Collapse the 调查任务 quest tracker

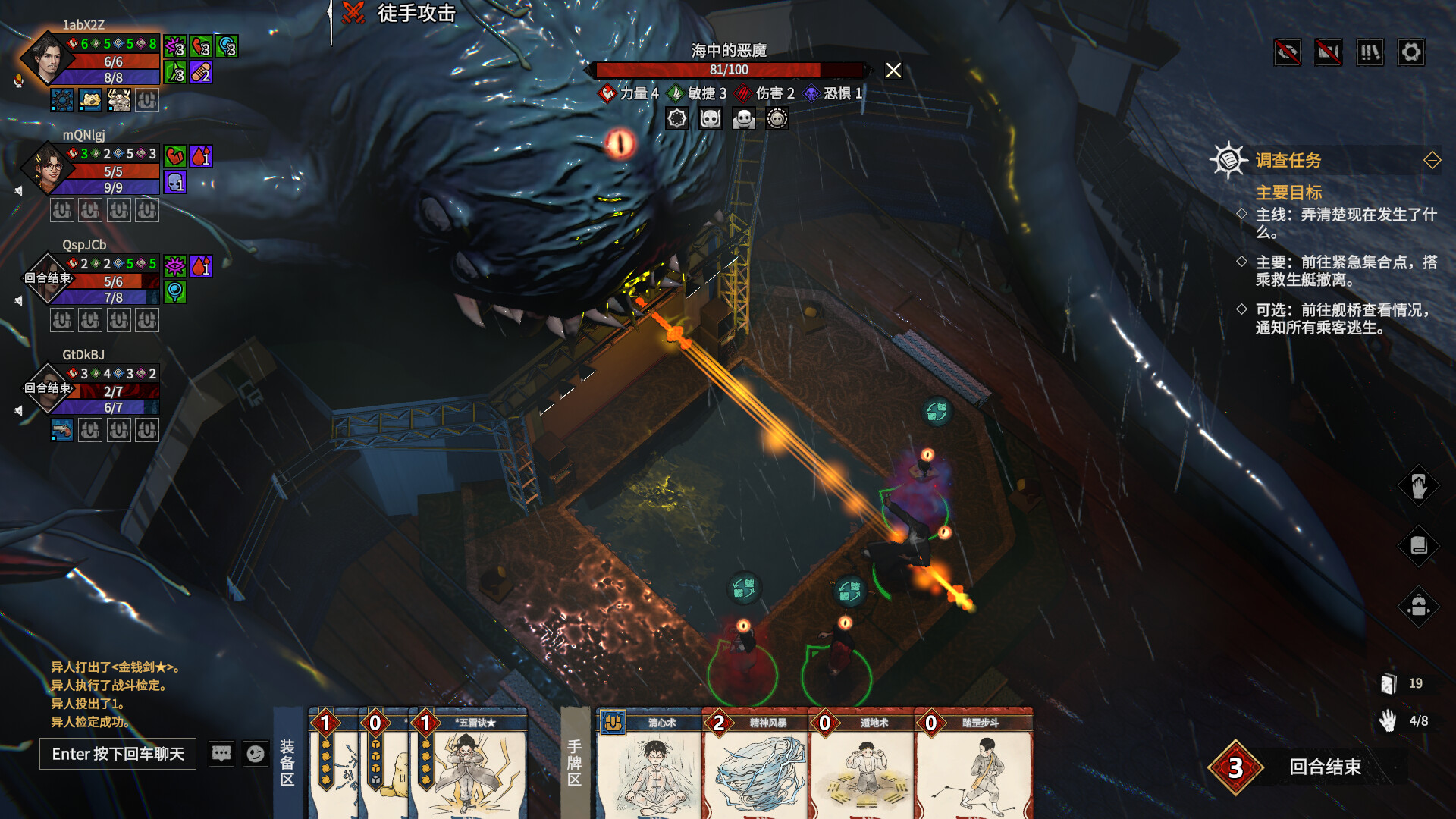(x=1432, y=160)
